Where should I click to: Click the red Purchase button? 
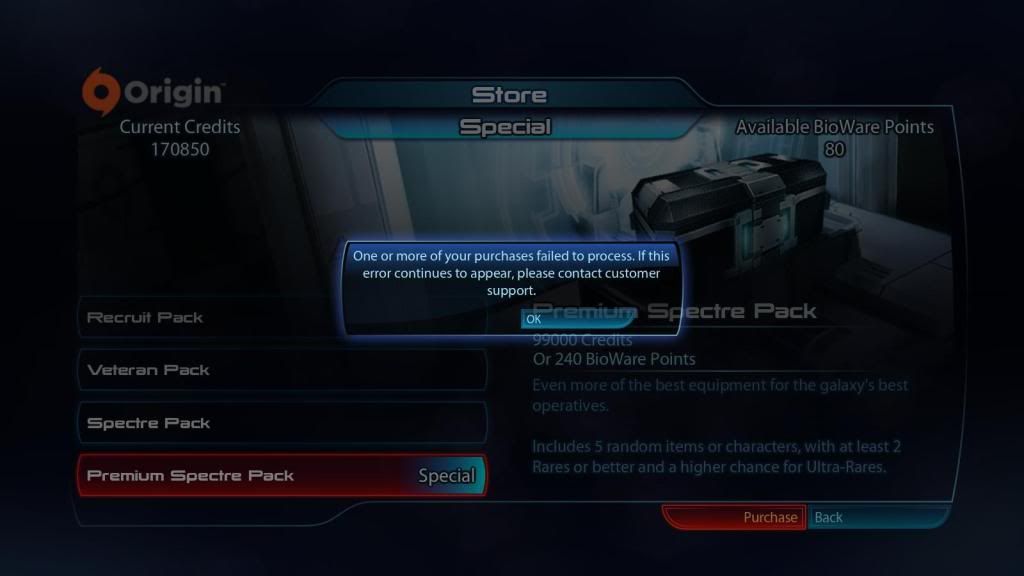734,517
